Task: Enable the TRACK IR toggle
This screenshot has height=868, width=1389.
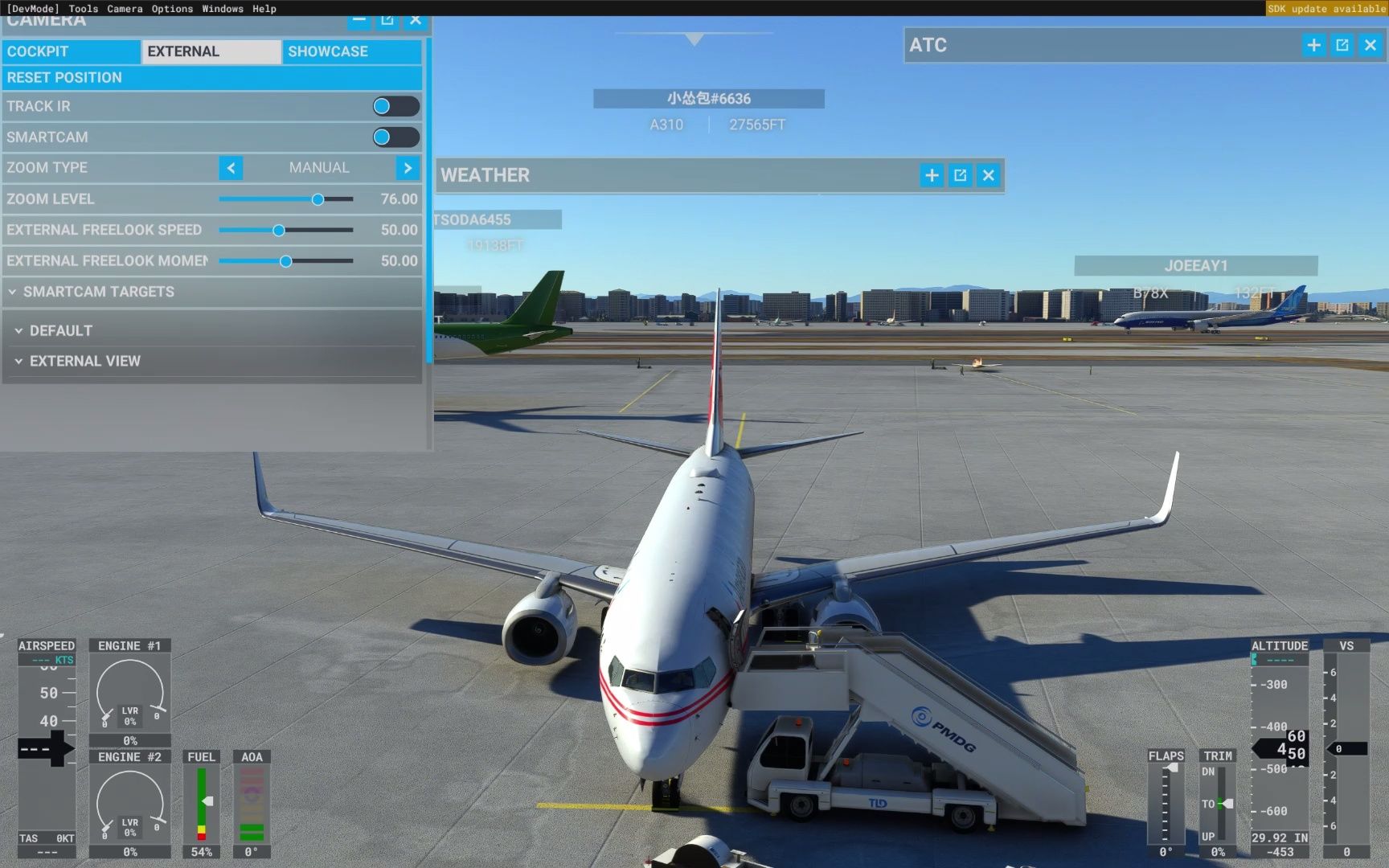Action: tap(395, 106)
